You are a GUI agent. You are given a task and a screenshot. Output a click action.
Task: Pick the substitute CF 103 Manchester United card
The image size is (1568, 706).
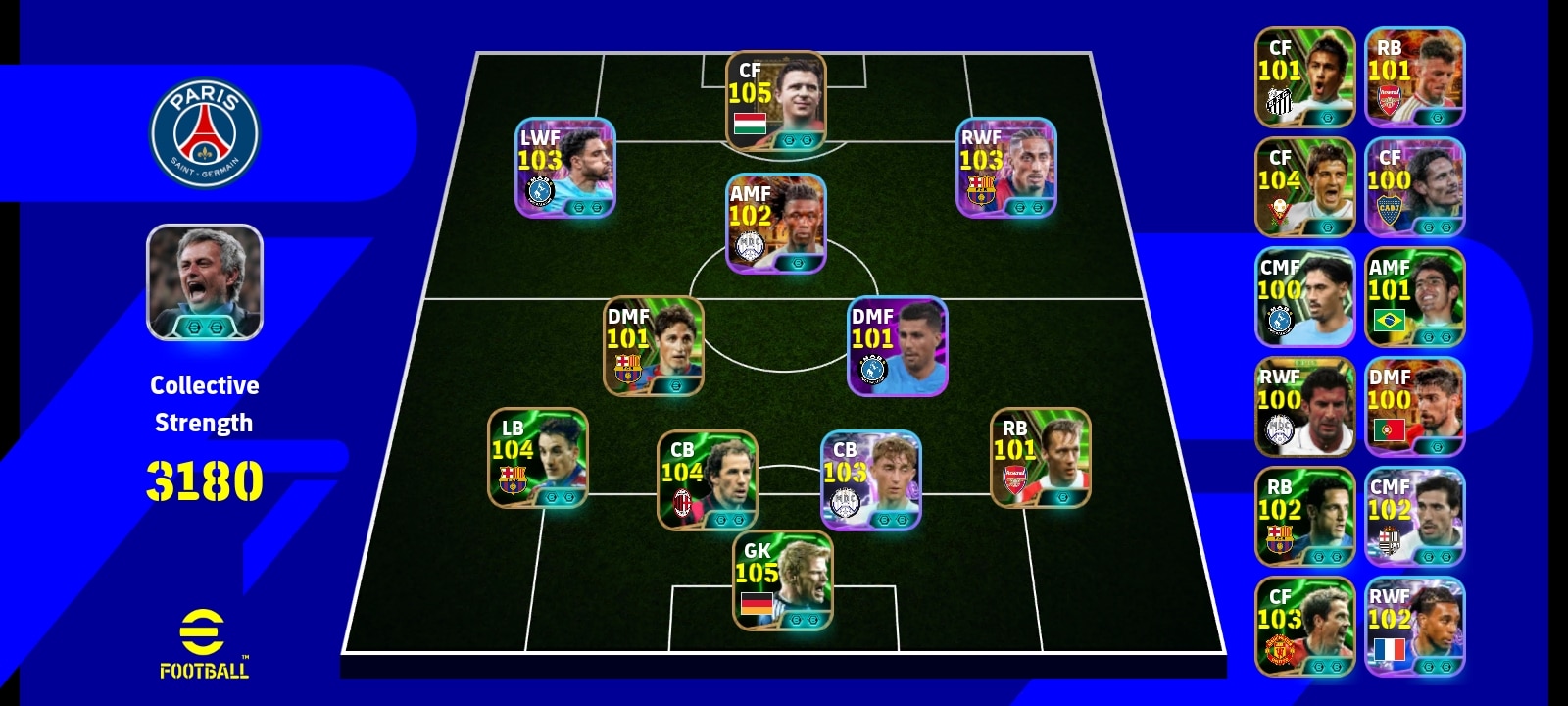point(1304,627)
